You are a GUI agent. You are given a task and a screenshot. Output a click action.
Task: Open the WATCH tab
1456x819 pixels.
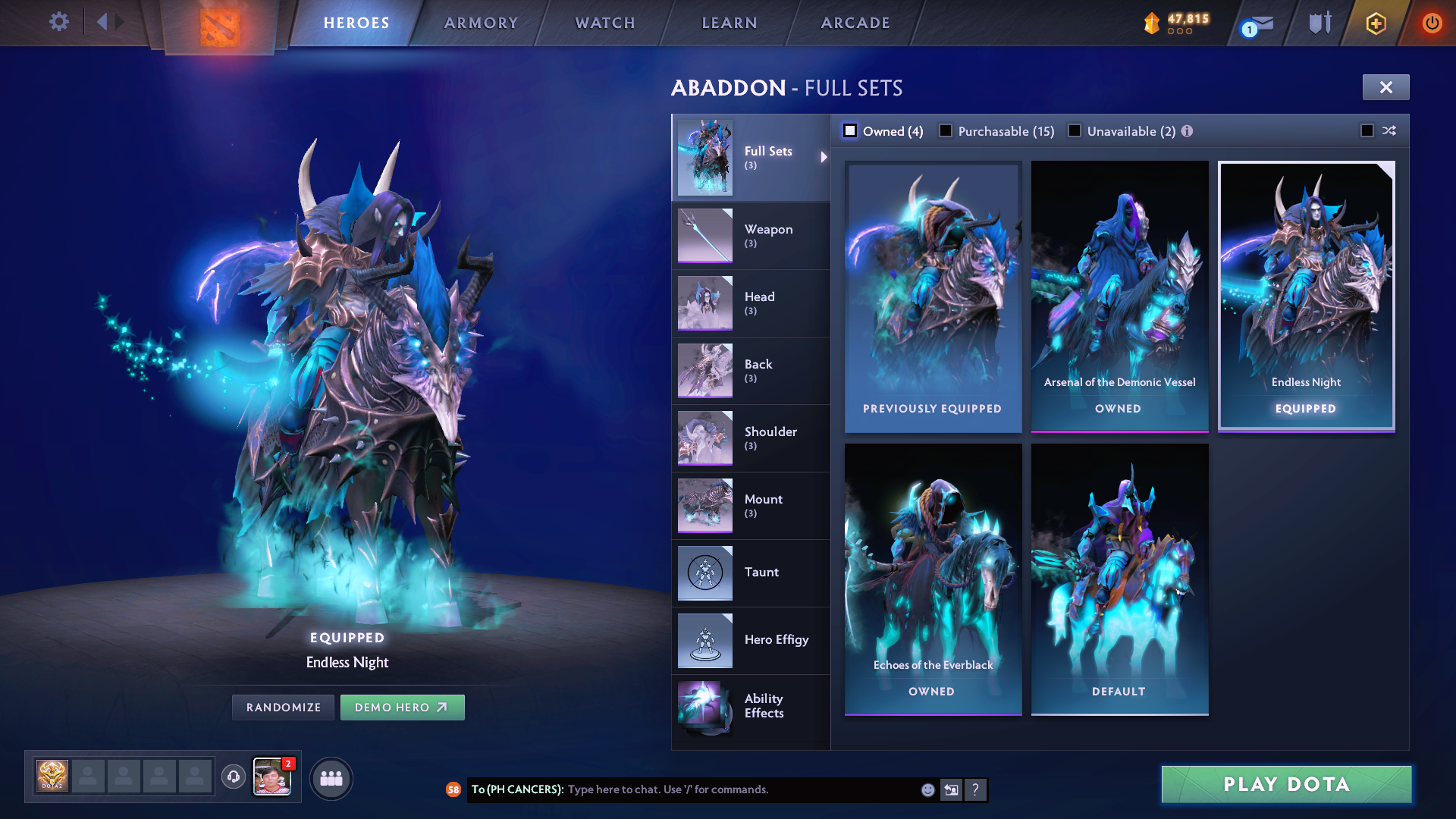(604, 23)
